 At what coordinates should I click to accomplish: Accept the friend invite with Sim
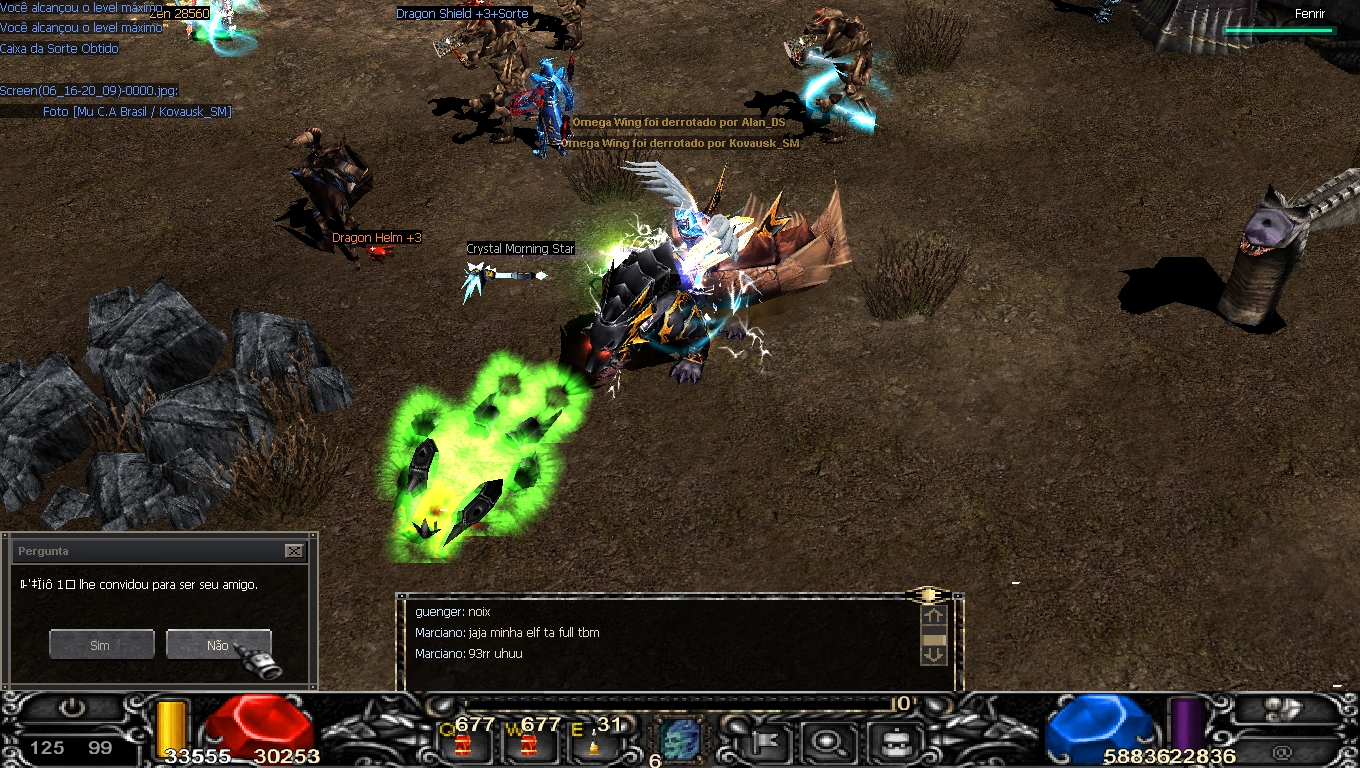point(101,645)
